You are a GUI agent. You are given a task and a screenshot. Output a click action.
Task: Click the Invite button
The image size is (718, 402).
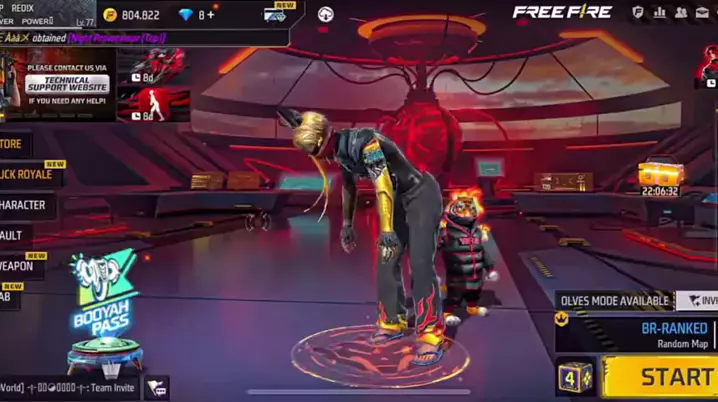pyautogui.click(x=698, y=300)
